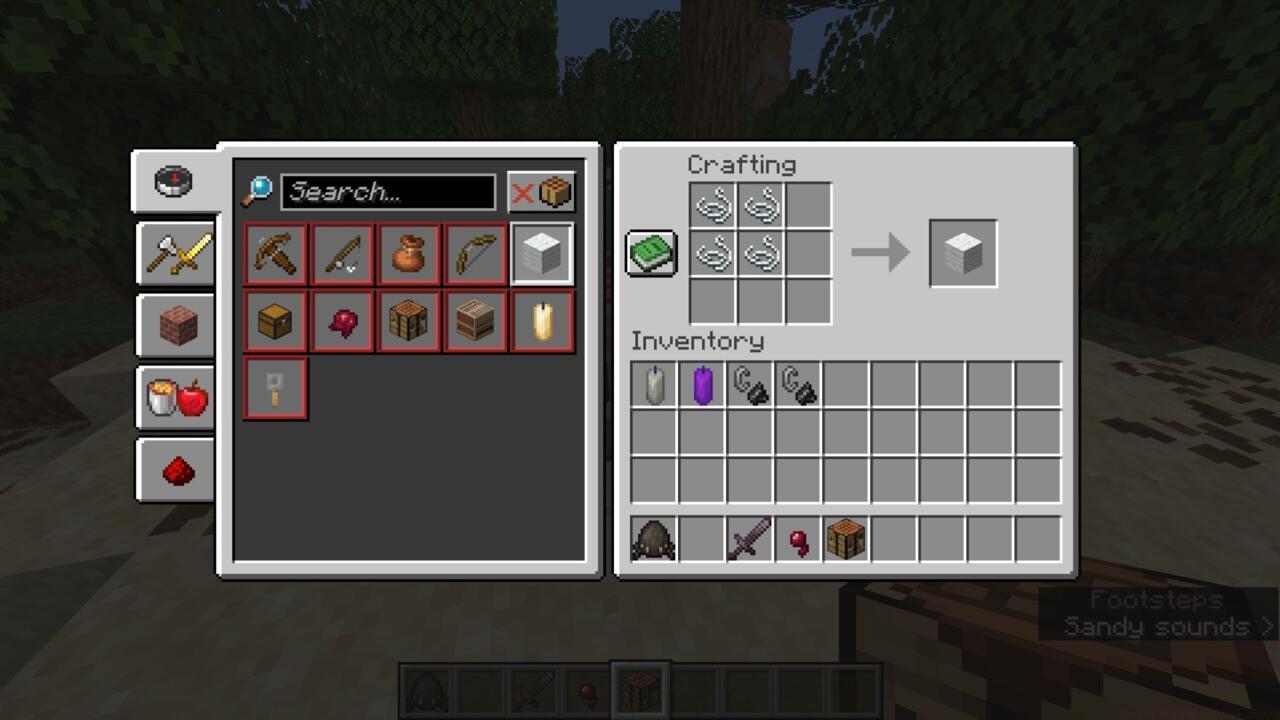Screen dimensions: 1280x720
Task: Select the crossbow recipe
Action: pyautogui.click(x=274, y=253)
